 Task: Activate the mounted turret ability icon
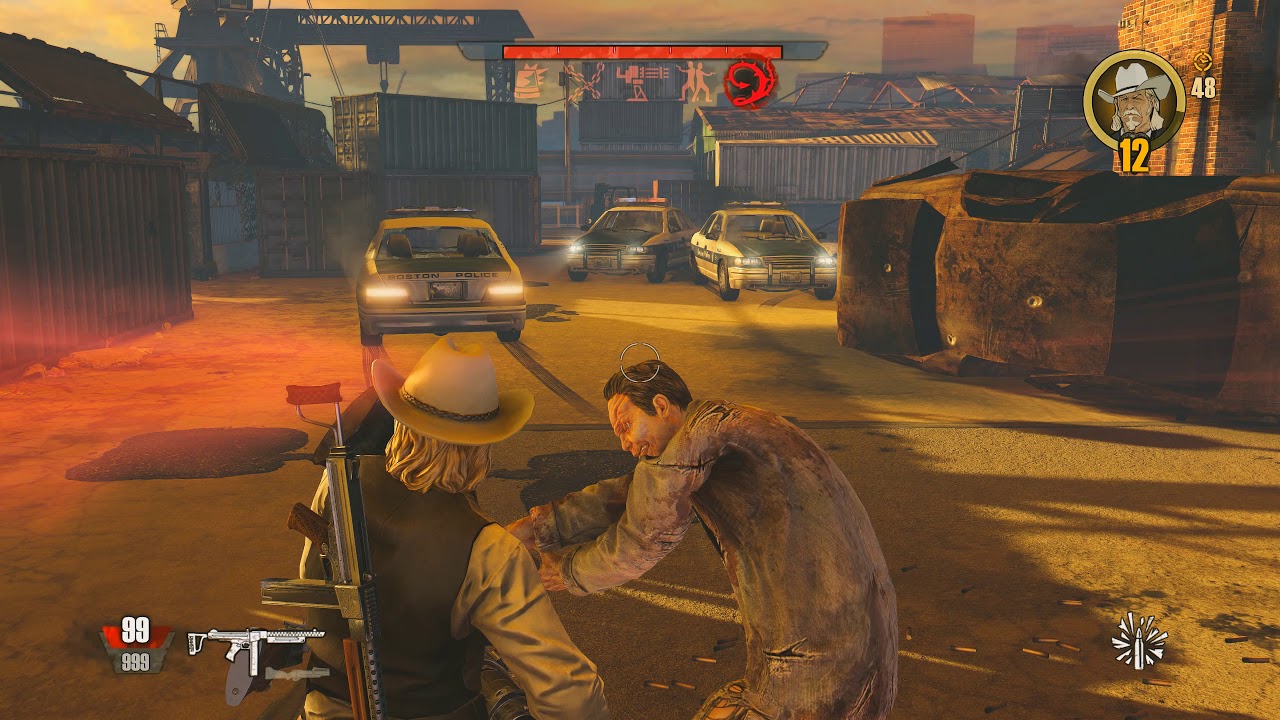tap(640, 82)
